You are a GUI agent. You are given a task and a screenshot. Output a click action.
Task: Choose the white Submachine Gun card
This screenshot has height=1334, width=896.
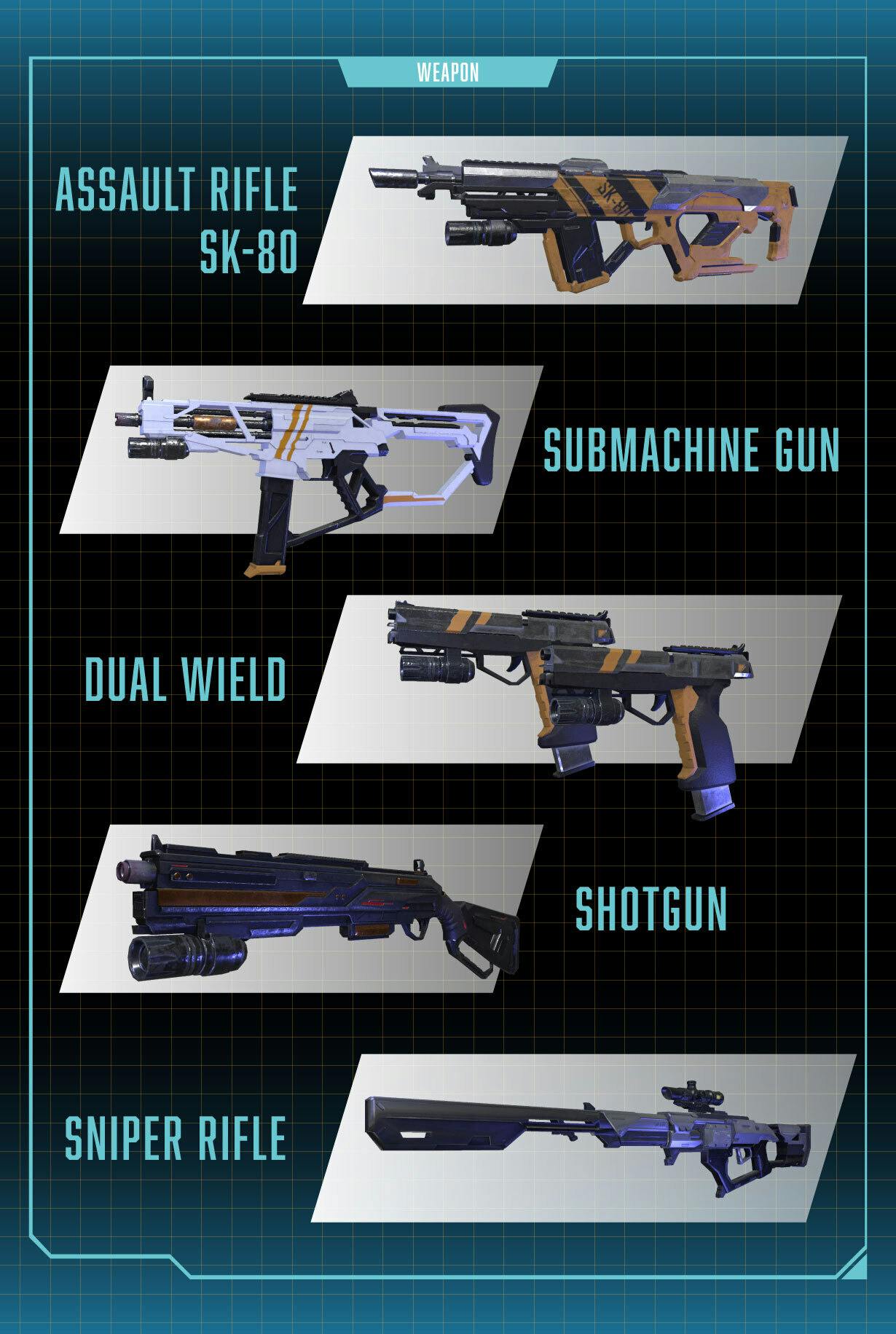pyautogui.click(x=302, y=450)
